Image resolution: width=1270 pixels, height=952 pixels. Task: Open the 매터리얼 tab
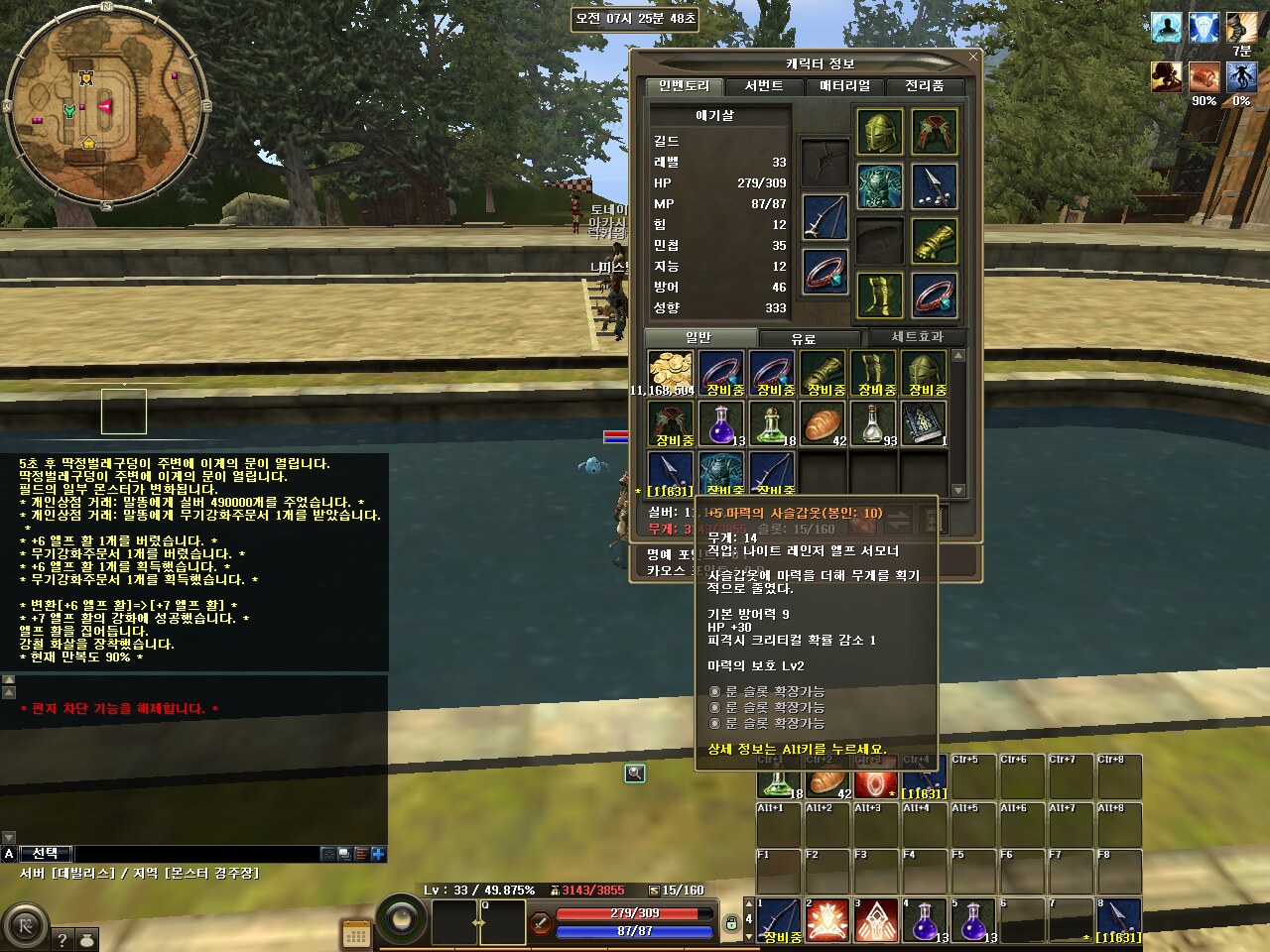[844, 86]
